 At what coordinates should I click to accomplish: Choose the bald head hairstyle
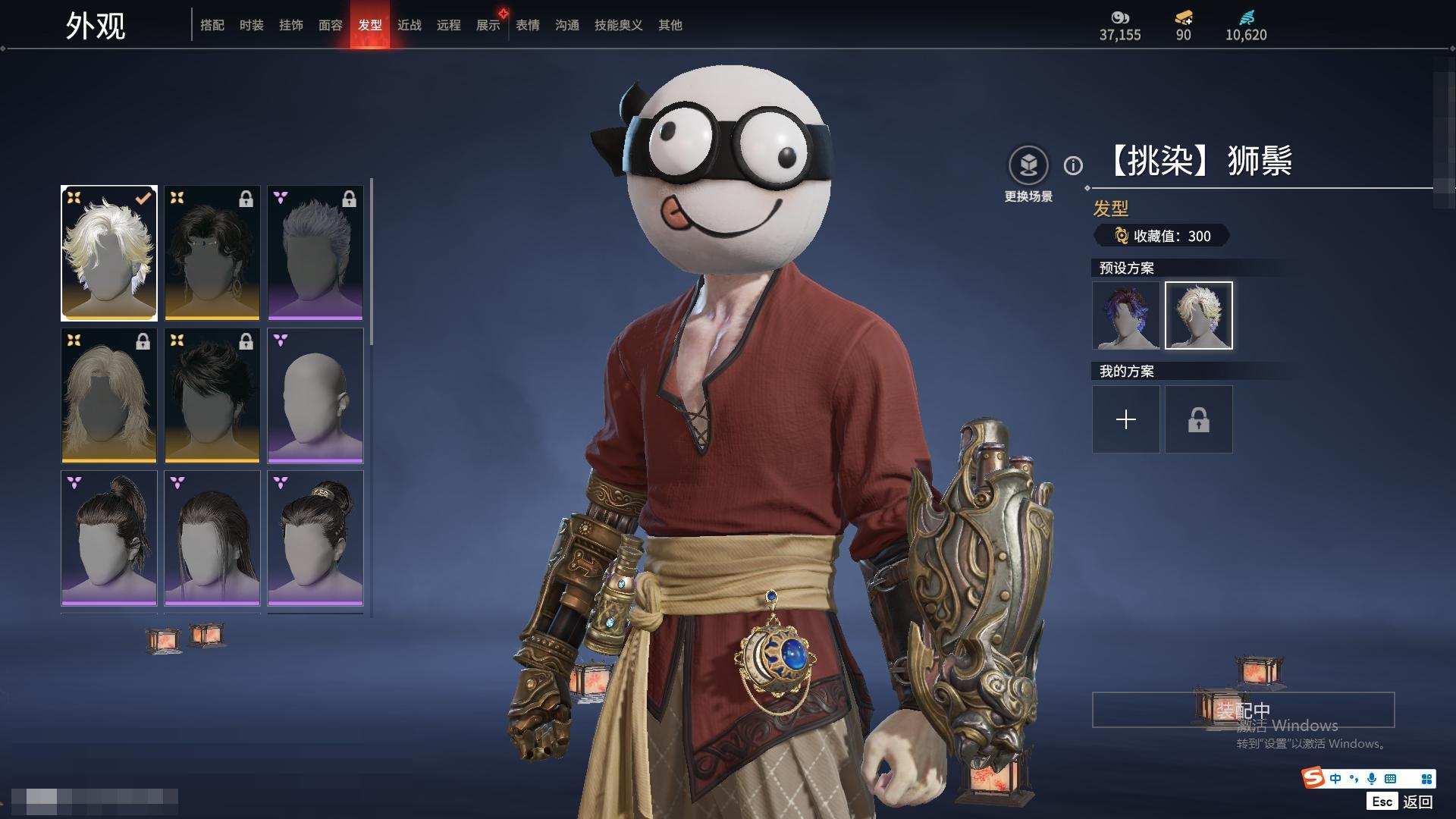click(x=315, y=396)
